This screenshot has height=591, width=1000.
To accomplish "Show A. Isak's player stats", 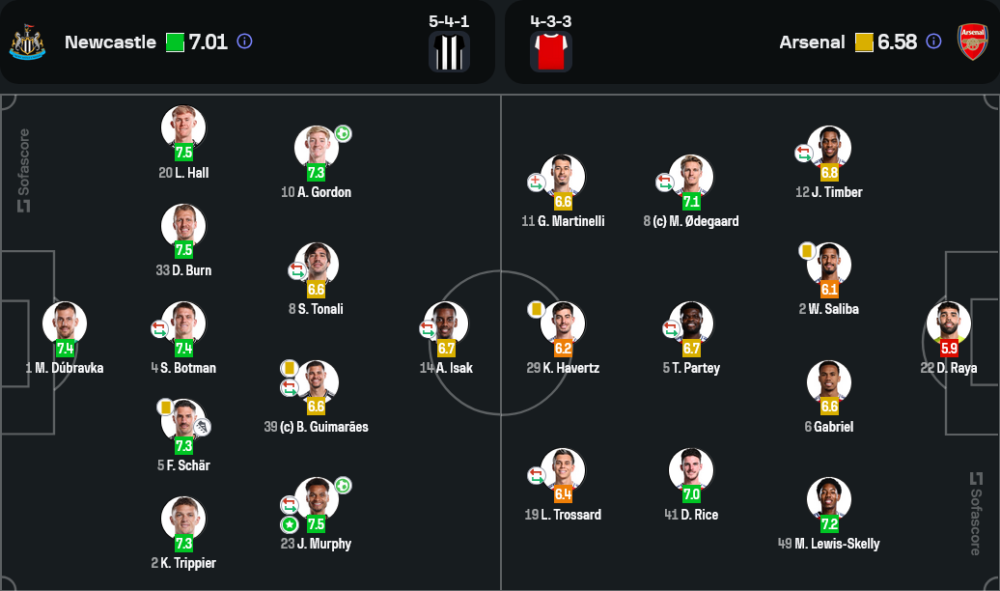I will point(446,324).
